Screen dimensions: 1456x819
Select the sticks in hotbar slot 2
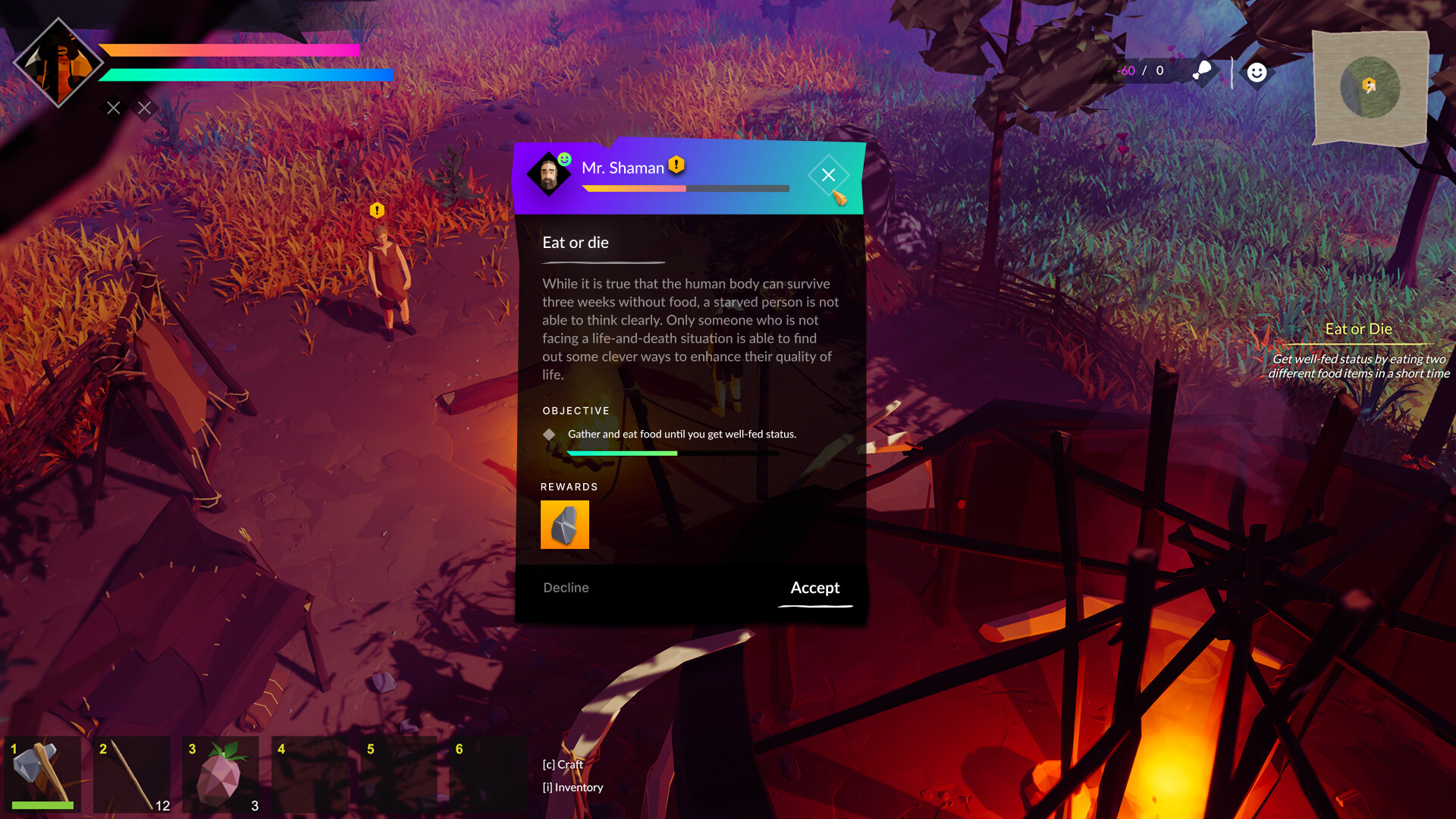point(132,773)
